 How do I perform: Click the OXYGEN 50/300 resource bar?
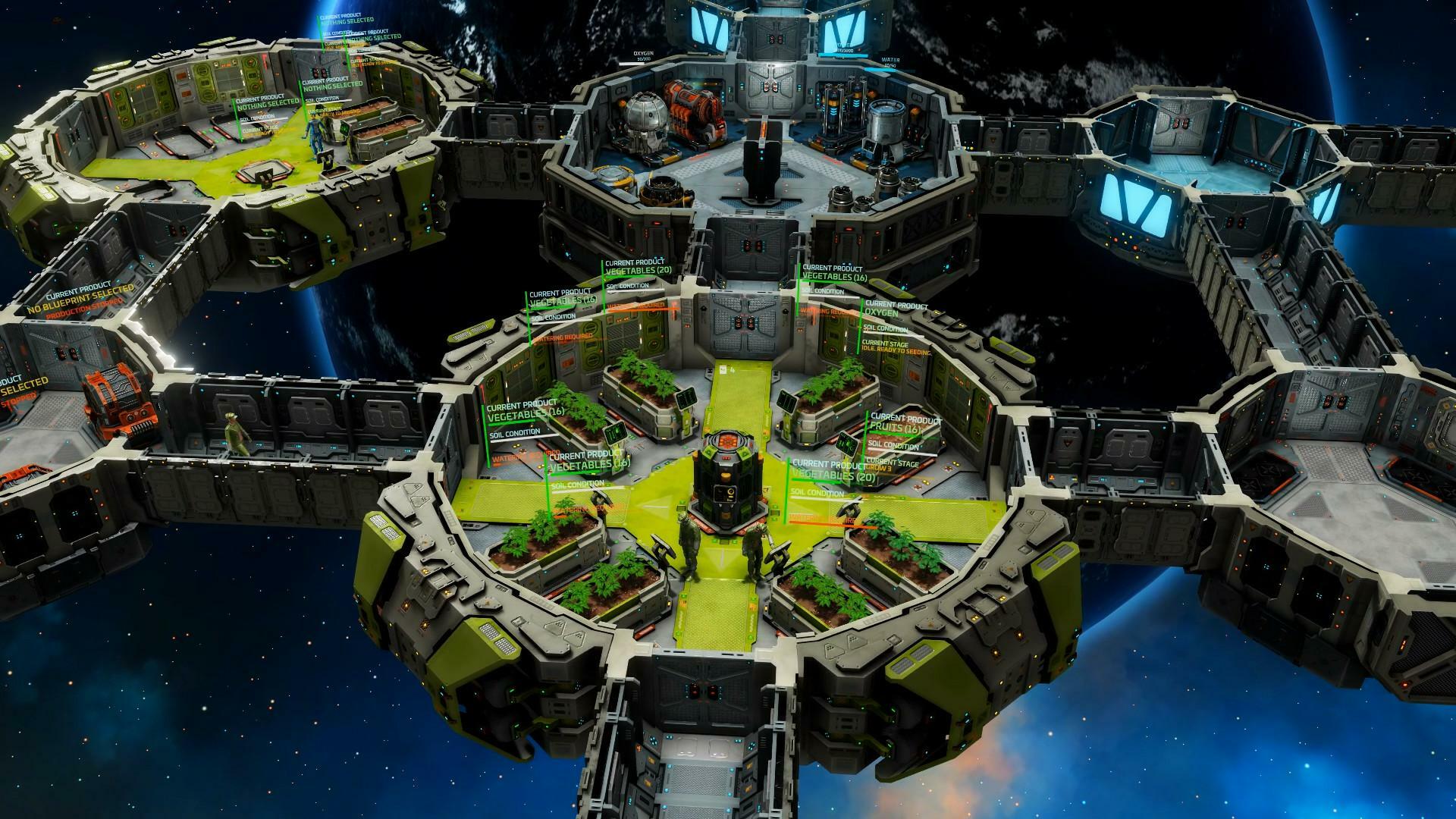pos(642,56)
